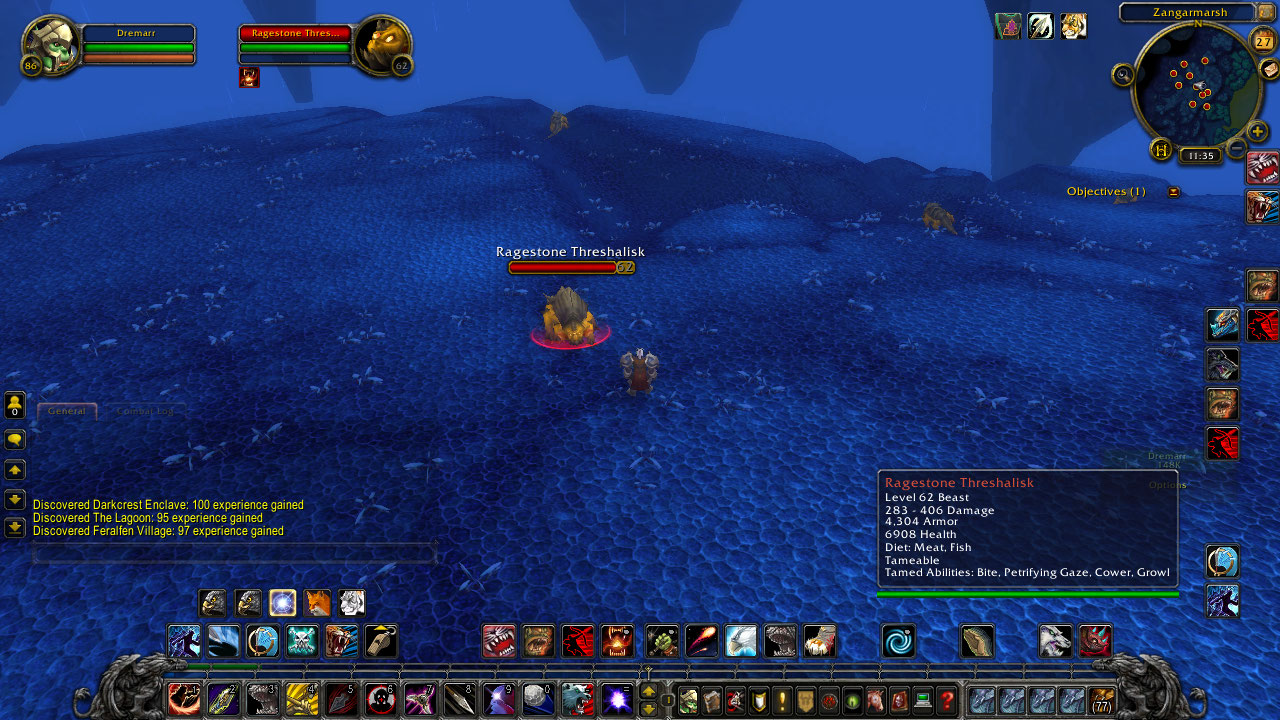1280x720 pixels.
Task: Click the action bar page up arrow
Action: click(648, 690)
